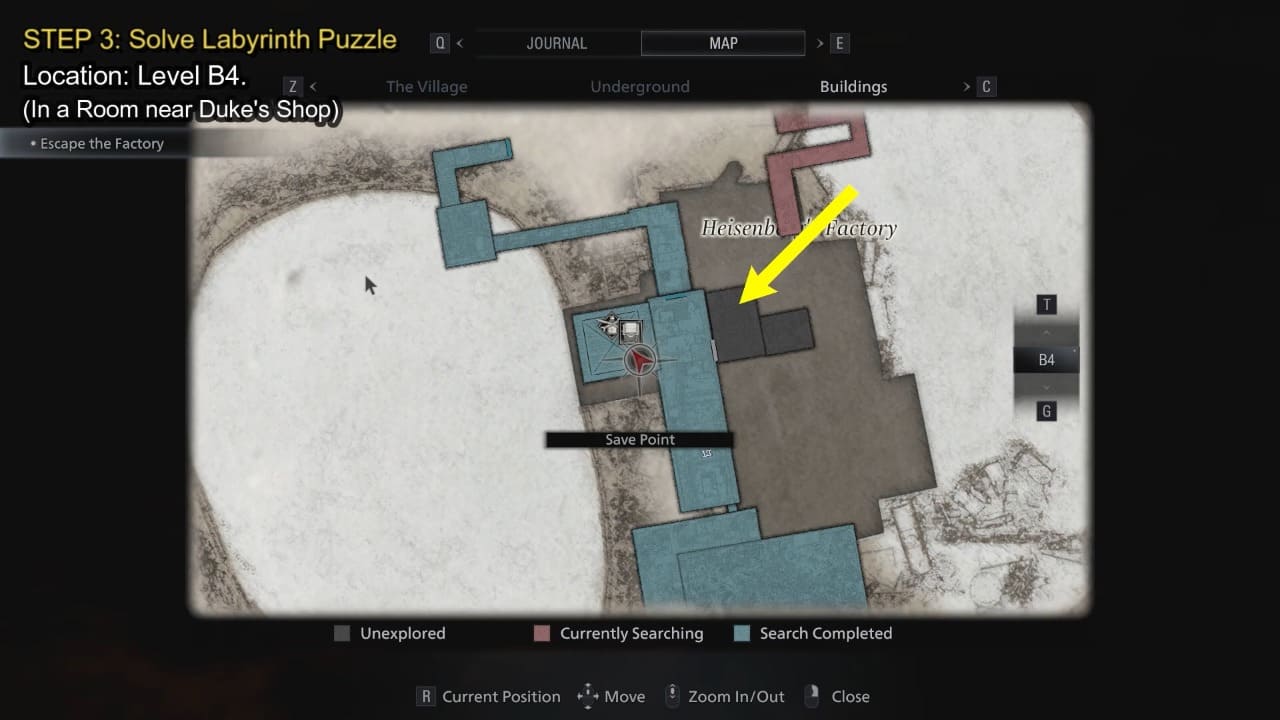Click the red player position marker
Image resolution: width=1280 pixels, height=720 pixels.
click(x=640, y=358)
